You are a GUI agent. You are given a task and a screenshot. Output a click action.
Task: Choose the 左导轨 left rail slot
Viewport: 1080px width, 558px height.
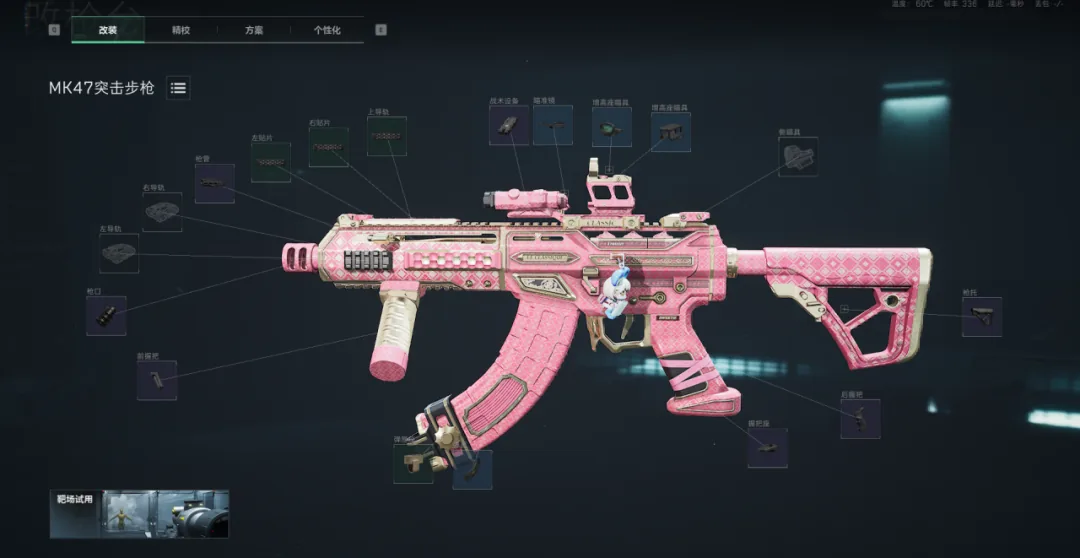119,254
